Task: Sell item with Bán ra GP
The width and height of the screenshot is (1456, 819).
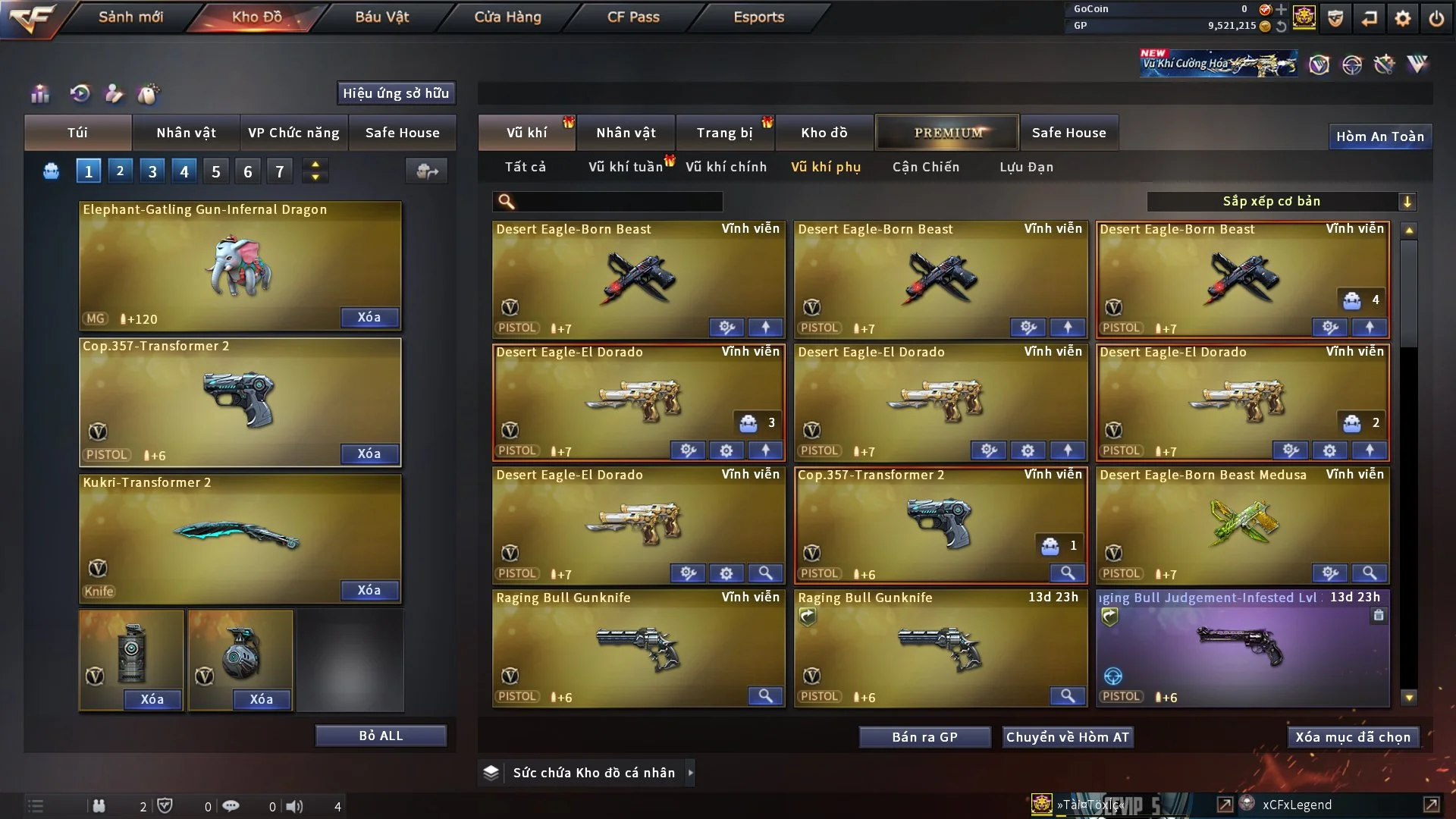Action: [x=924, y=737]
